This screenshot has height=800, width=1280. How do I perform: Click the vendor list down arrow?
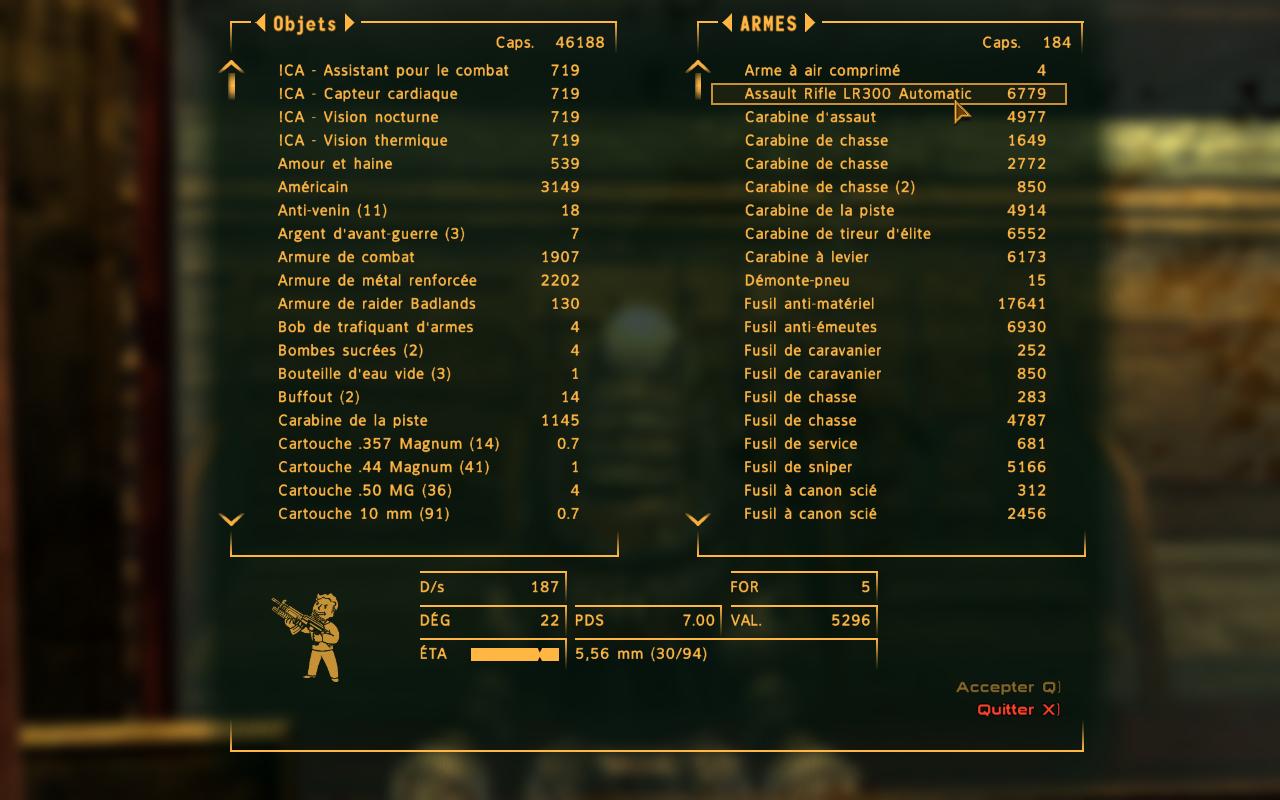click(698, 519)
